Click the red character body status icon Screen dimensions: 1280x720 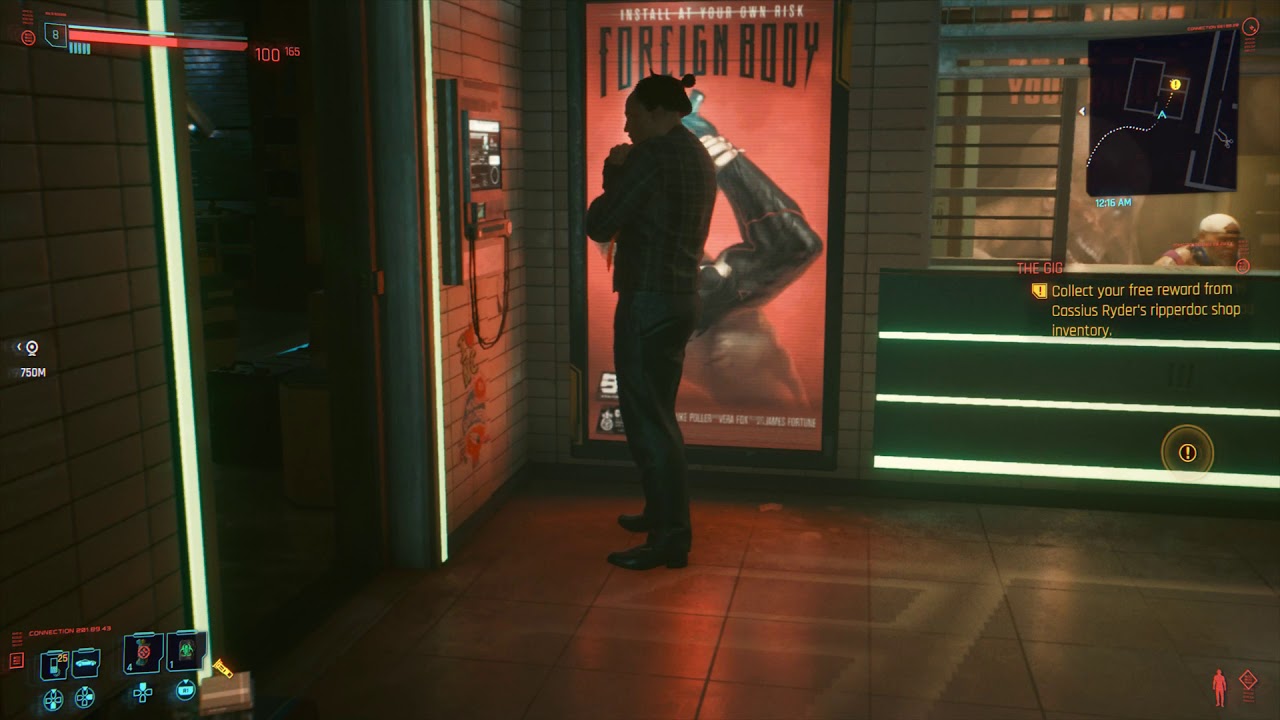[x=1219, y=687]
